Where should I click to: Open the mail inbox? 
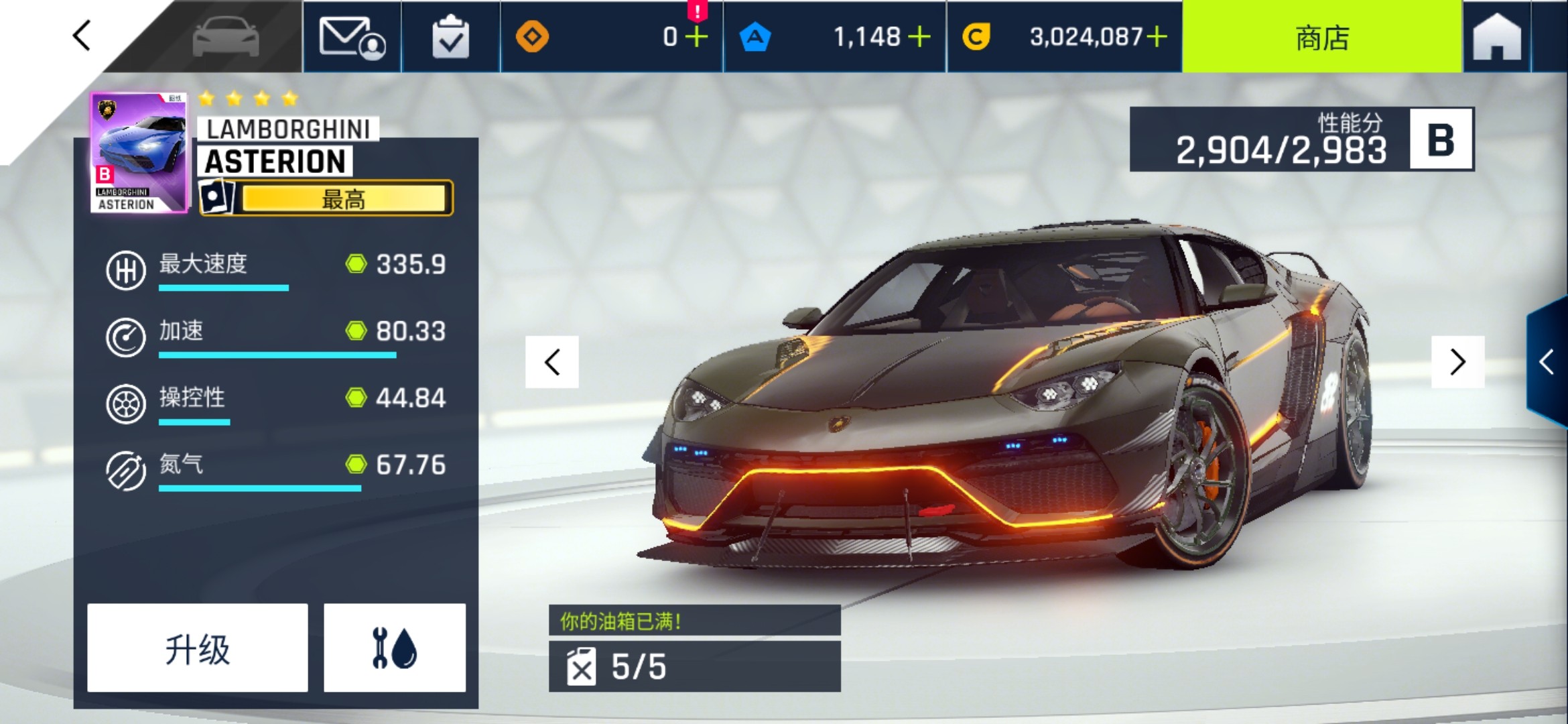pyautogui.click(x=352, y=37)
